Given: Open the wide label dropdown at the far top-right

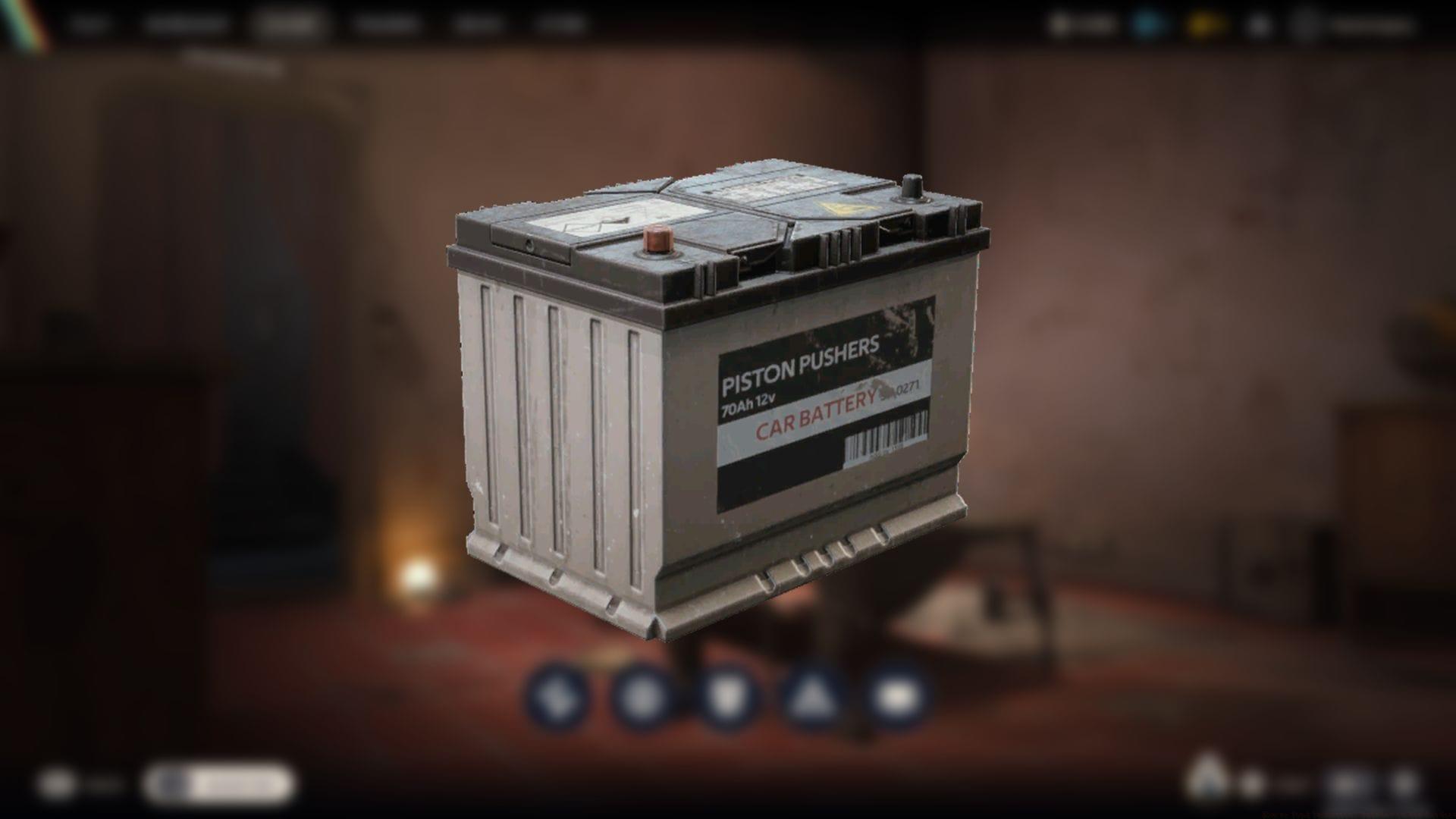Looking at the screenshot, I should tap(1357, 24).
